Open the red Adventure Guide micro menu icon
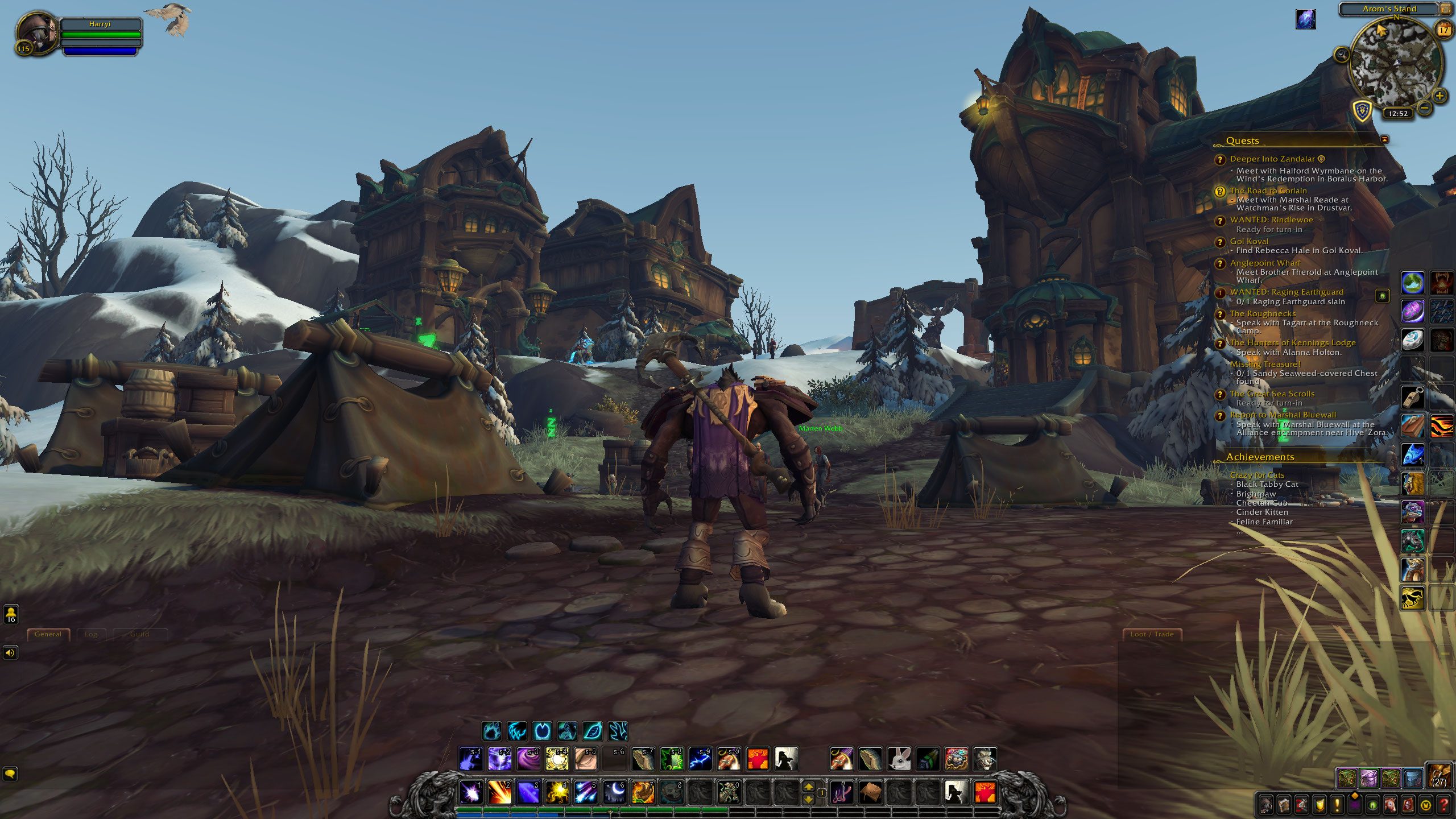This screenshot has height=819, width=1456. (1408, 805)
